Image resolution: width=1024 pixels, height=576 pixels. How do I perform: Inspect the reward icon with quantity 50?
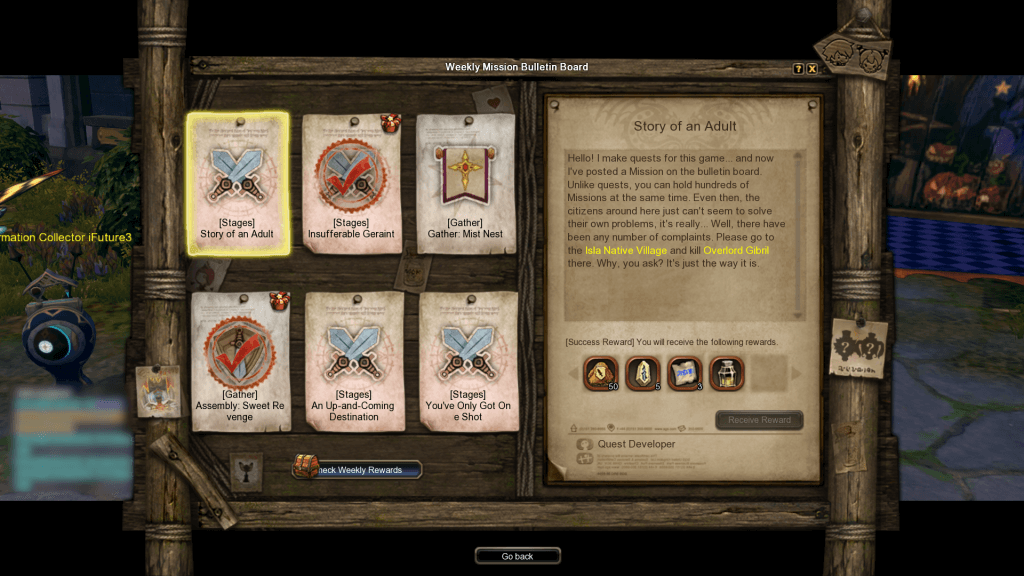[x=600, y=373]
